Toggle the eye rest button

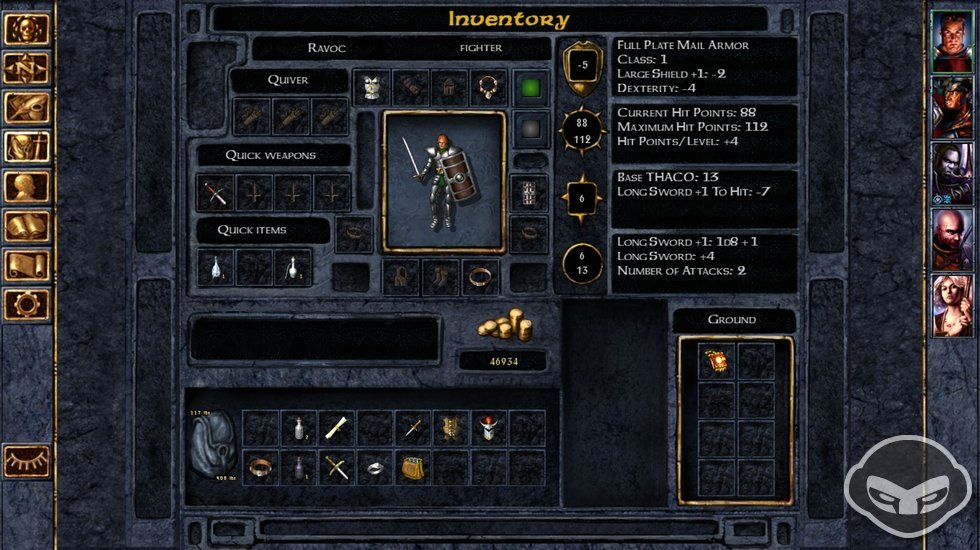coord(26,461)
